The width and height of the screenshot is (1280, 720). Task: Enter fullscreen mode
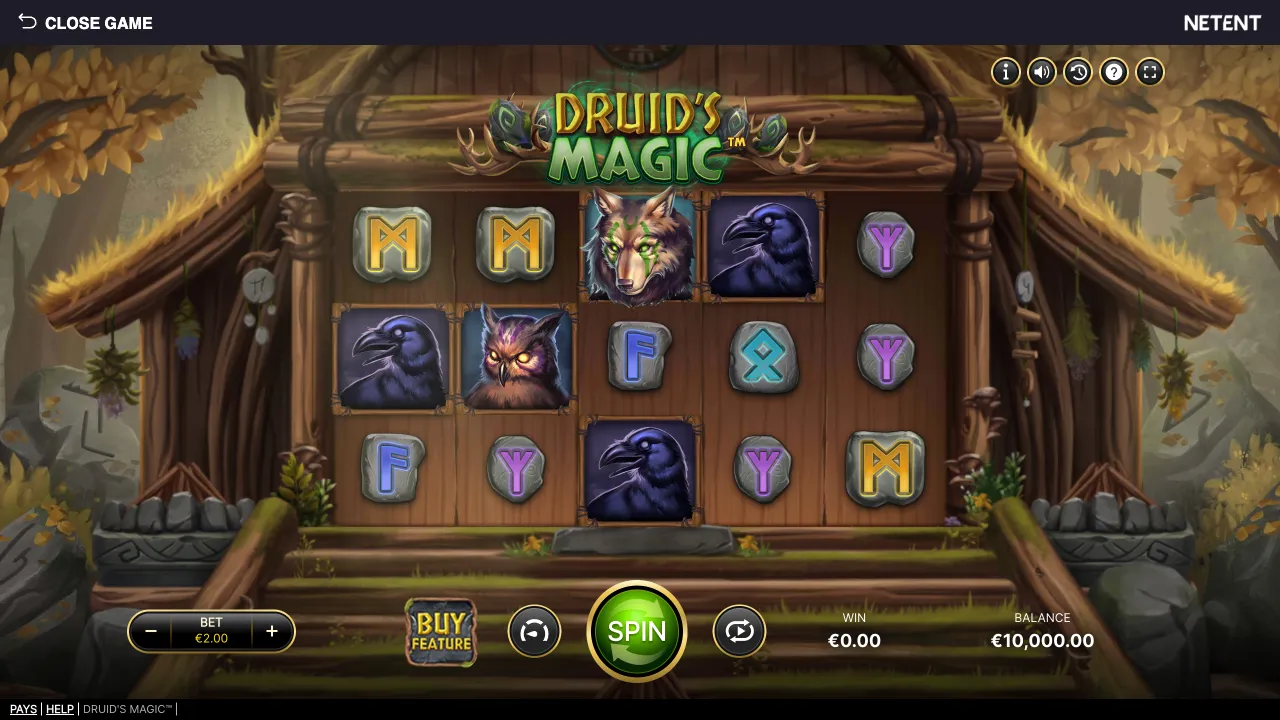pos(1149,72)
